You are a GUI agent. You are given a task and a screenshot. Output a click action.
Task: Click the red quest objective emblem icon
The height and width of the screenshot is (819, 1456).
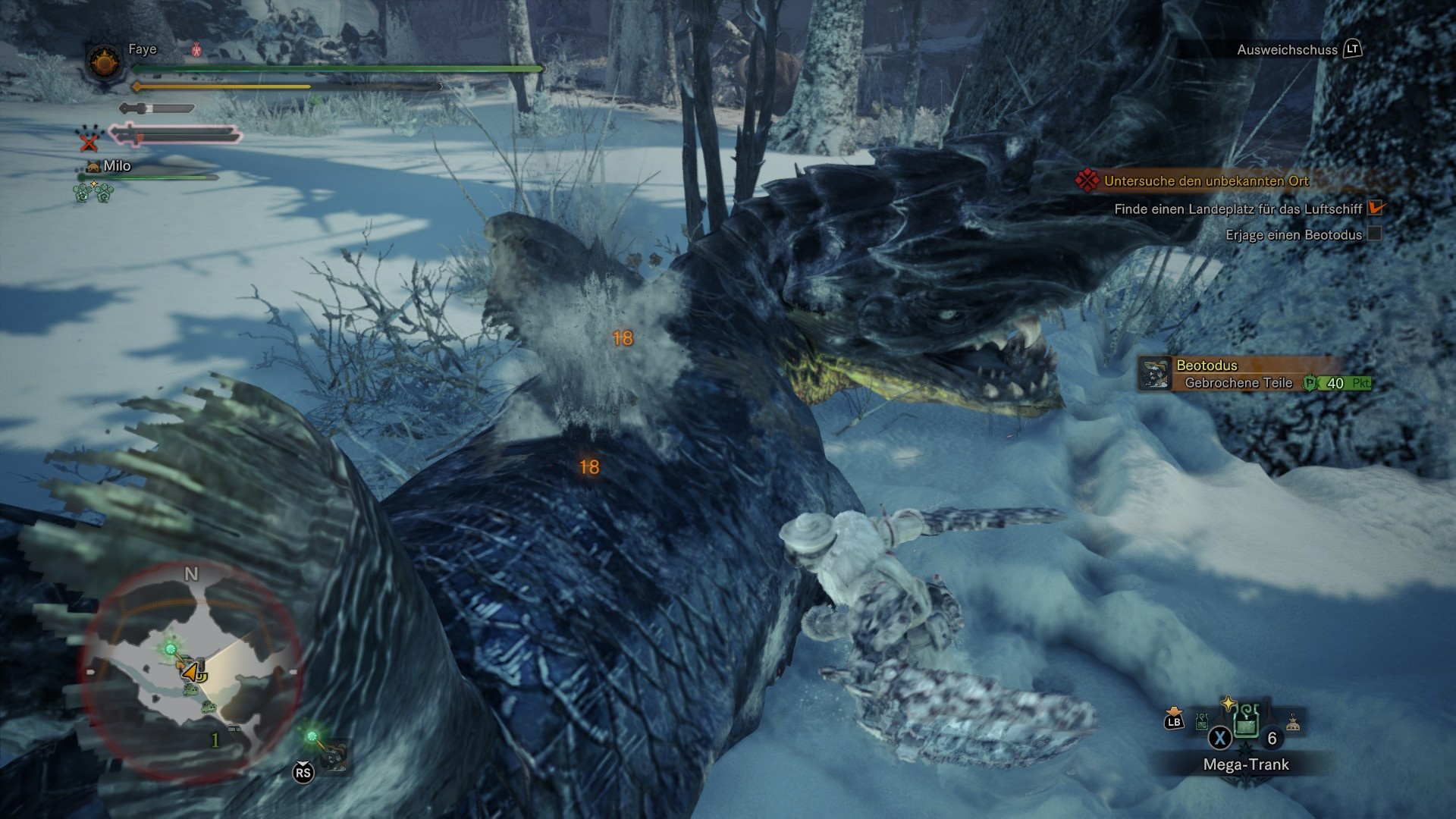click(1087, 182)
